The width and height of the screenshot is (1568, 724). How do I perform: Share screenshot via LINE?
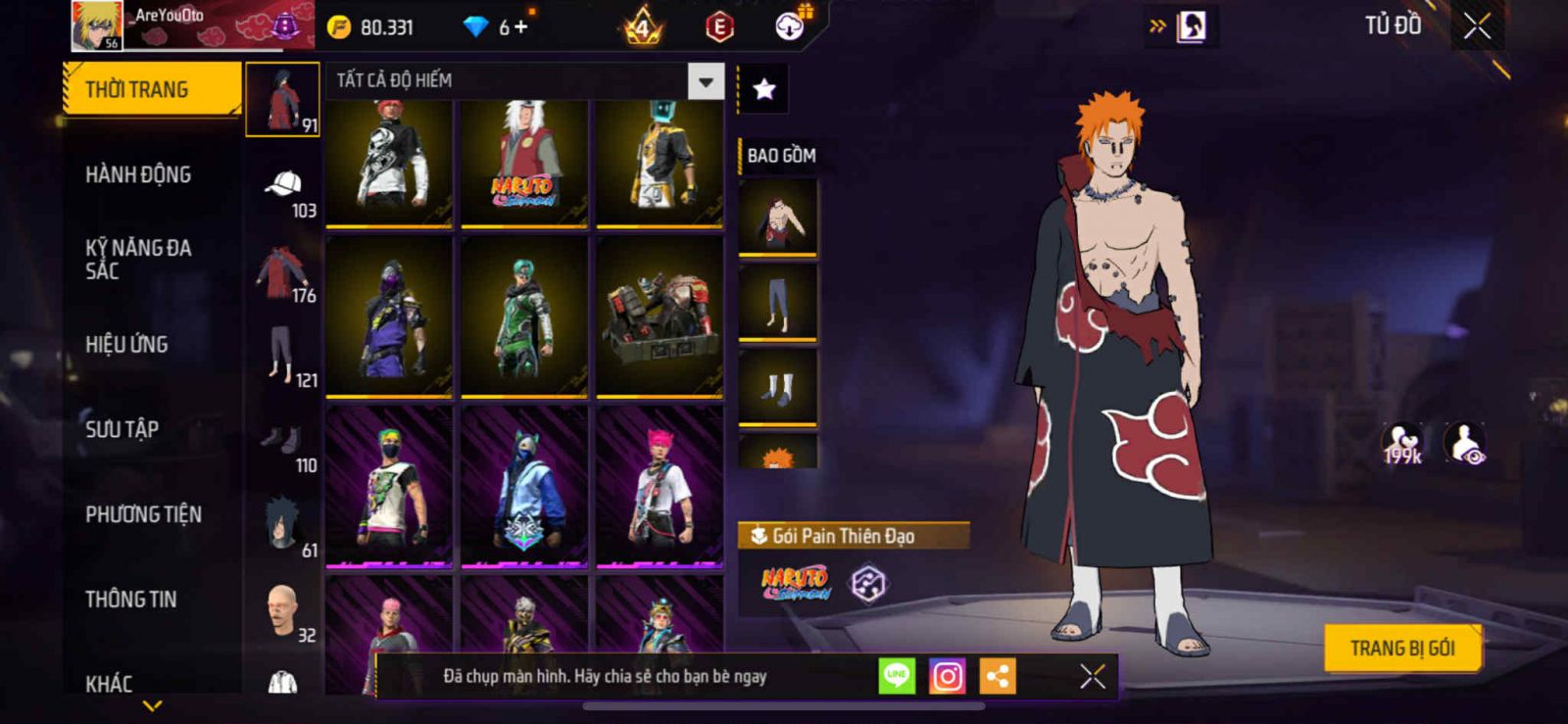896,676
